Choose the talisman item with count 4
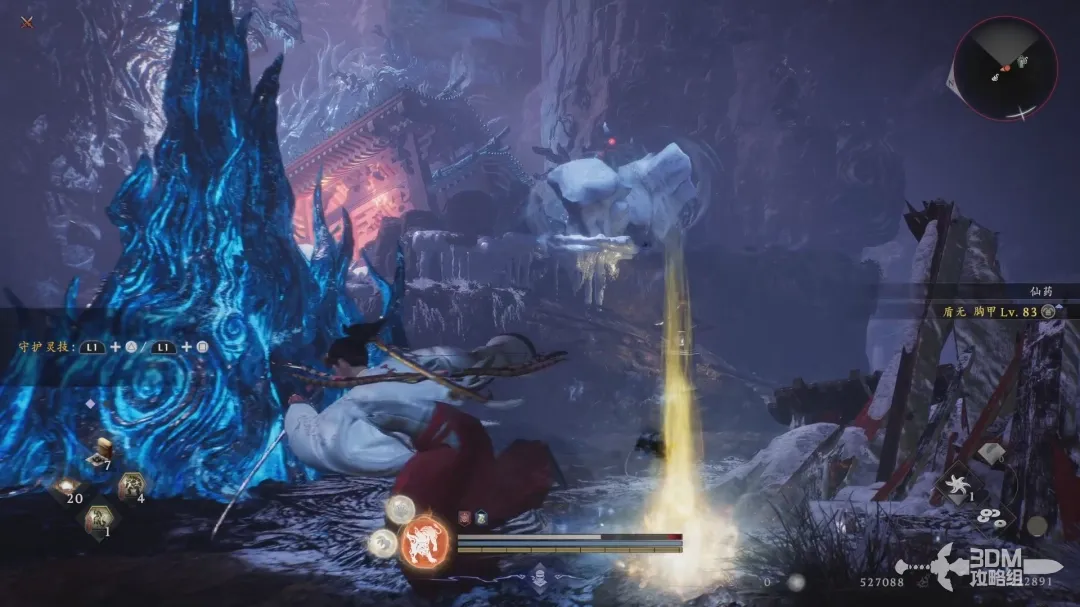 130,487
